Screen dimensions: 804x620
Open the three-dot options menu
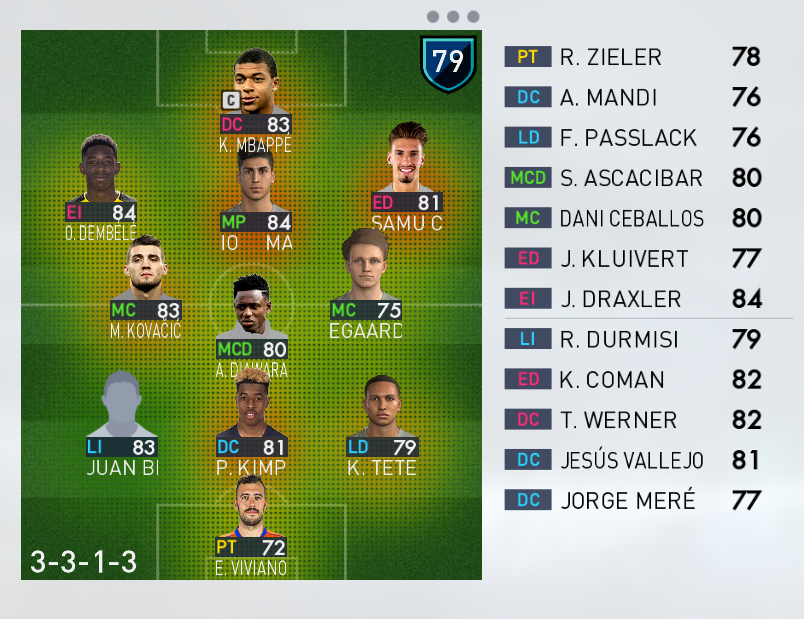(452, 17)
